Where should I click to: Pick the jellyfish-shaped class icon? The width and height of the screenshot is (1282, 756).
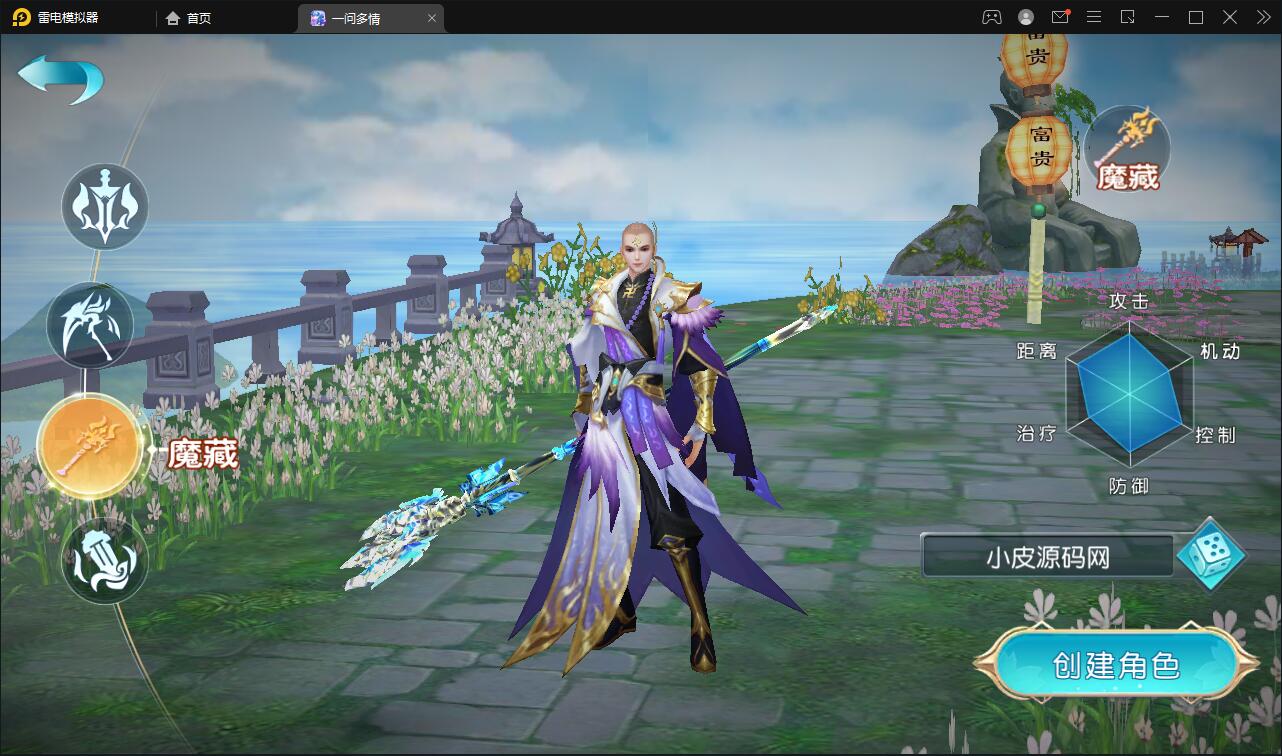(105, 560)
